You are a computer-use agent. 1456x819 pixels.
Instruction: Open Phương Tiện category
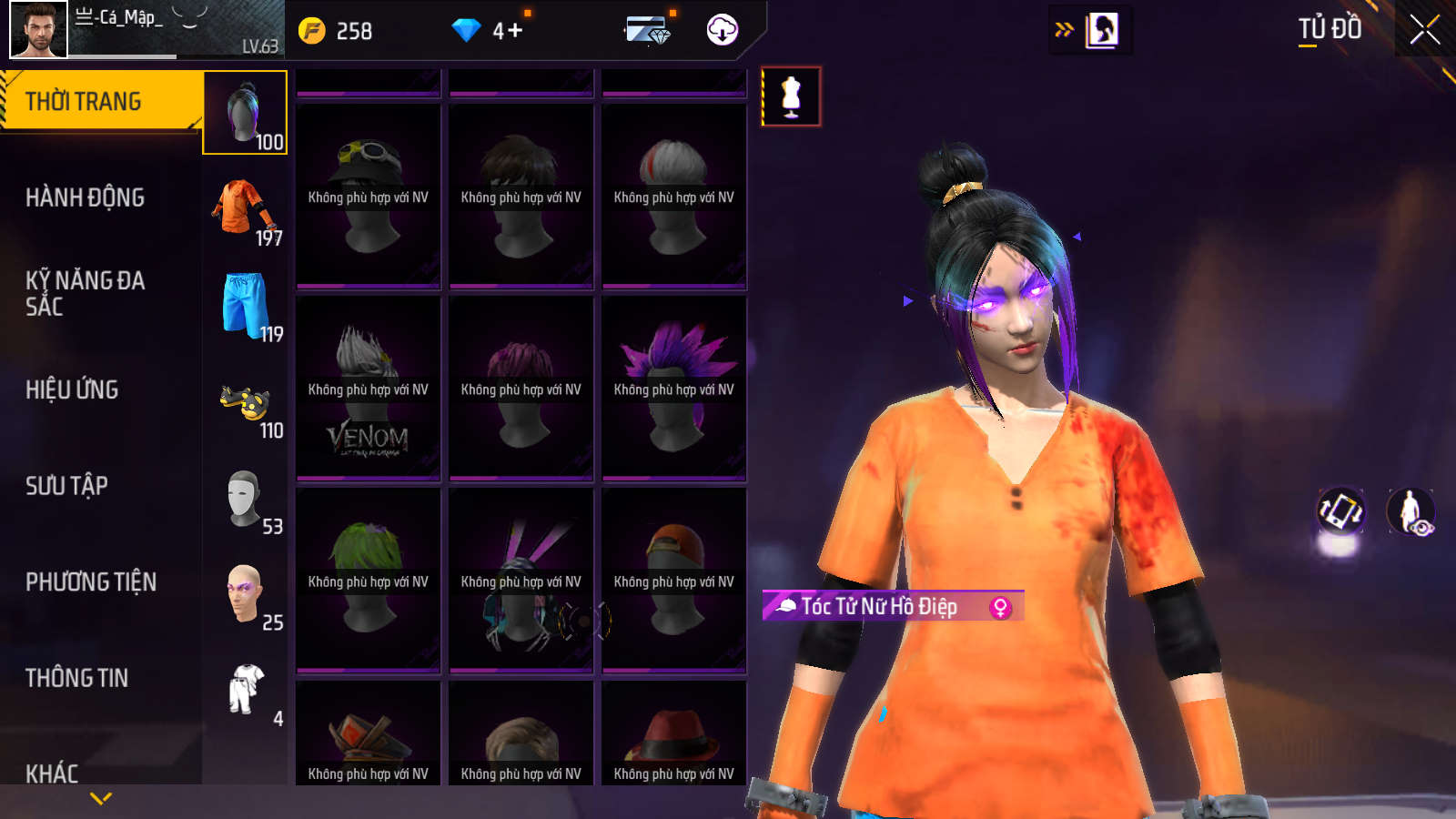[x=91, y=582]
